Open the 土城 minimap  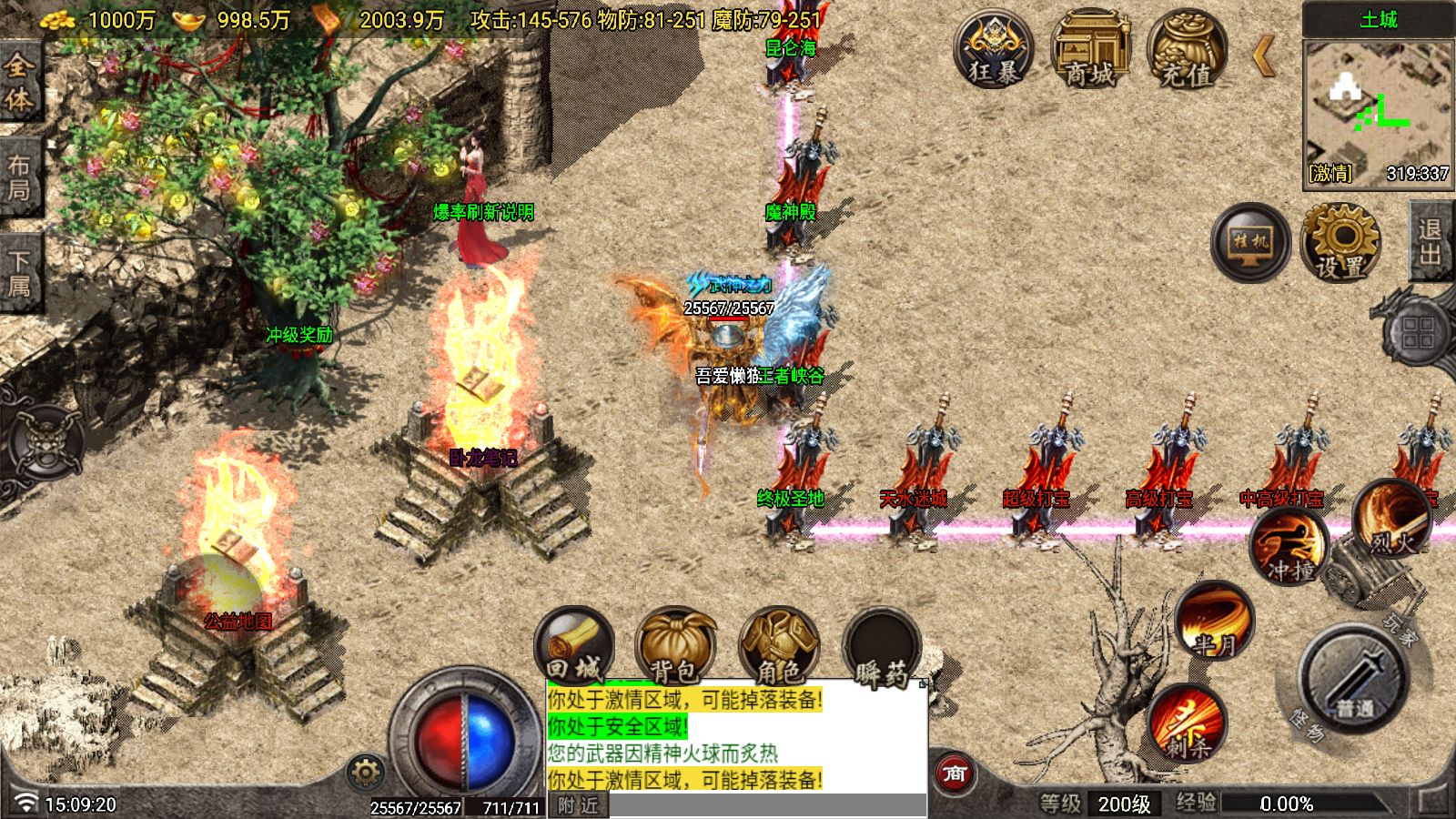point(1378,100)
